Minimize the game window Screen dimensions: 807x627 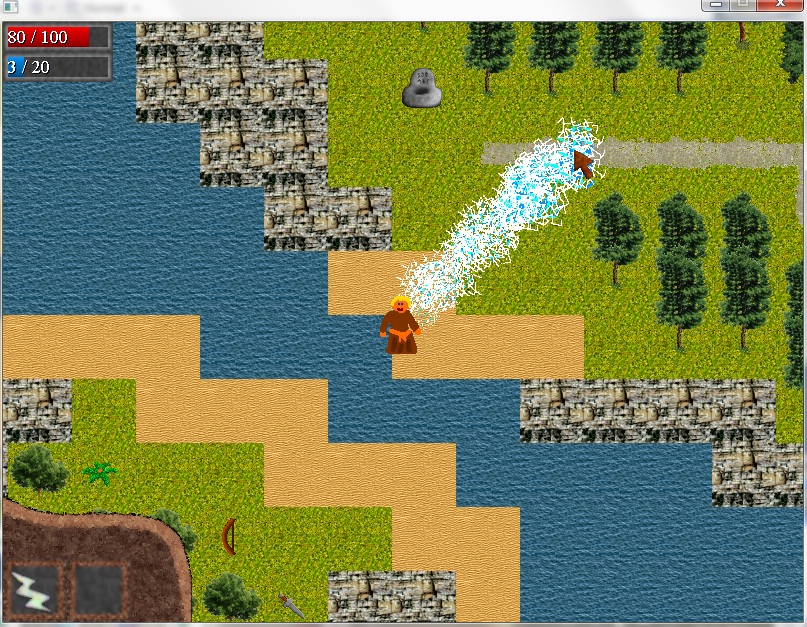point(716,6)
